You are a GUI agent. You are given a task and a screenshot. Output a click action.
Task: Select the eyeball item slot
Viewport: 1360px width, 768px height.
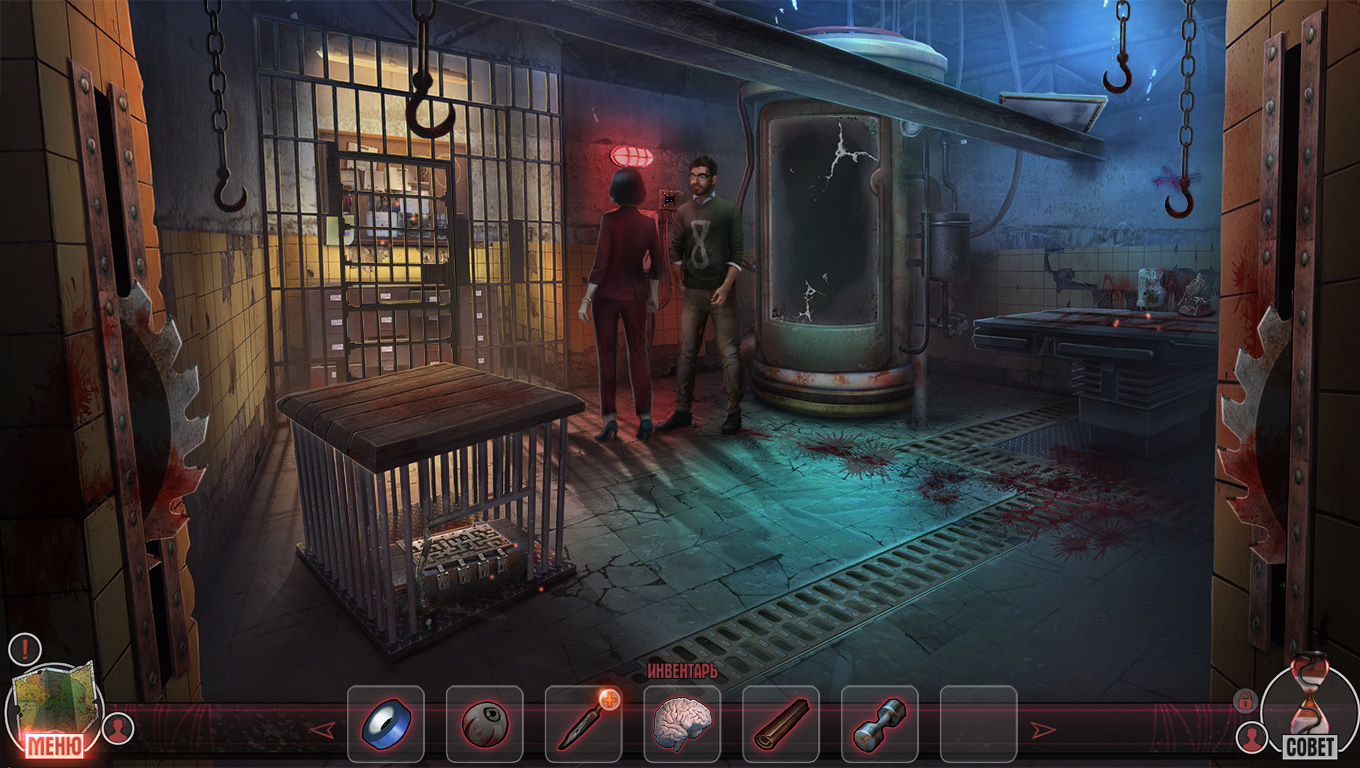(484, 724)
